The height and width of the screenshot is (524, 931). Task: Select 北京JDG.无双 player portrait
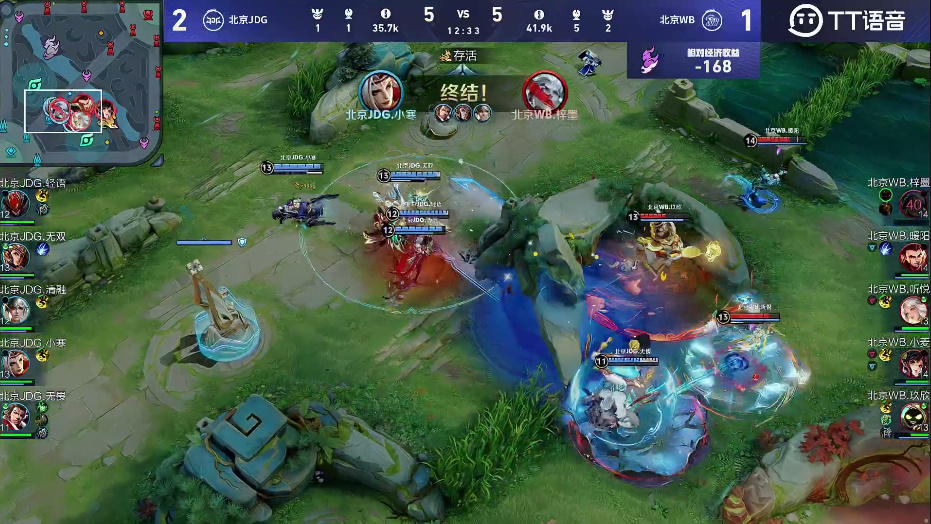point(14,258)
